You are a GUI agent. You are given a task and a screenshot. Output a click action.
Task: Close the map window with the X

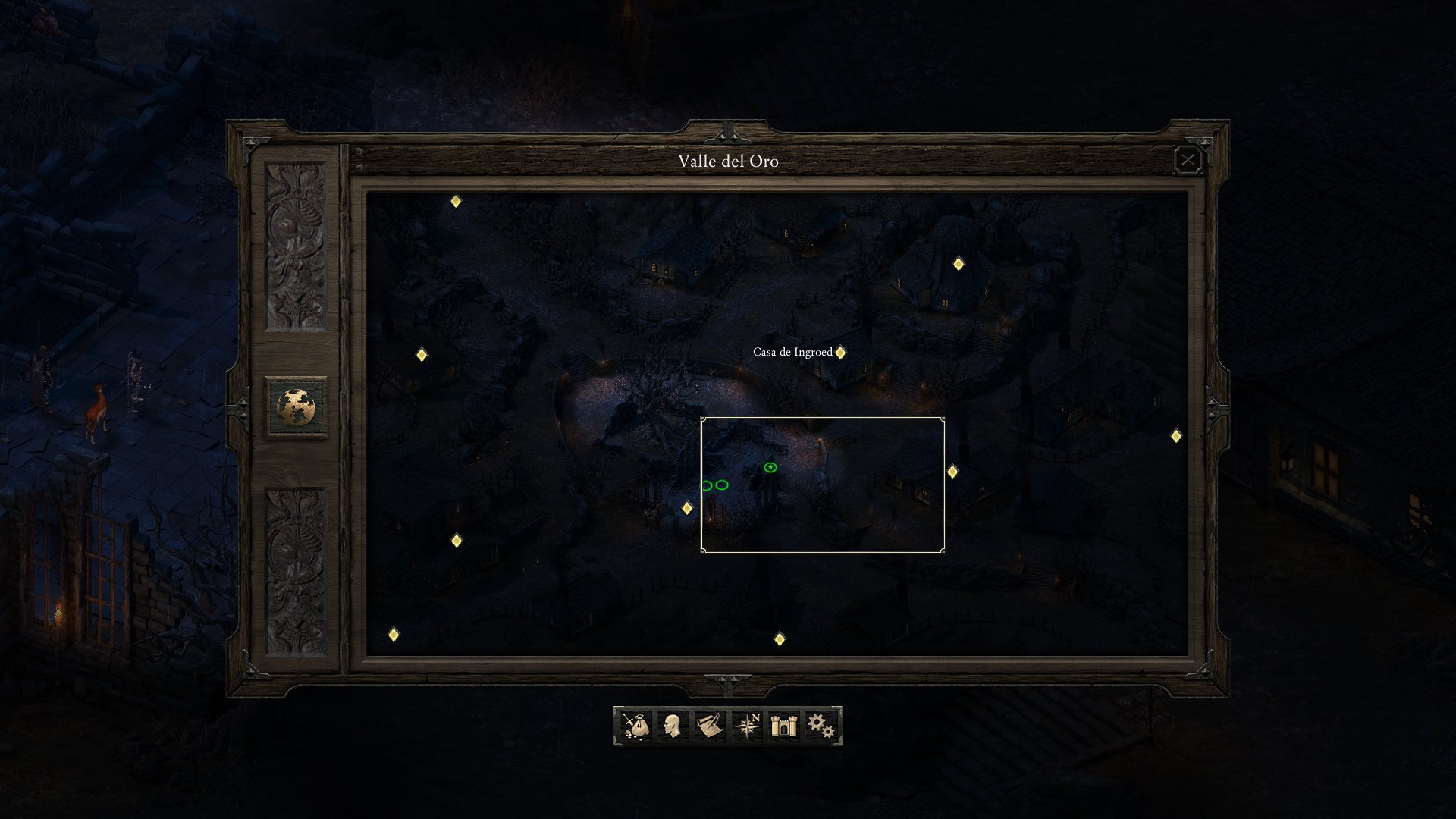1188,159
